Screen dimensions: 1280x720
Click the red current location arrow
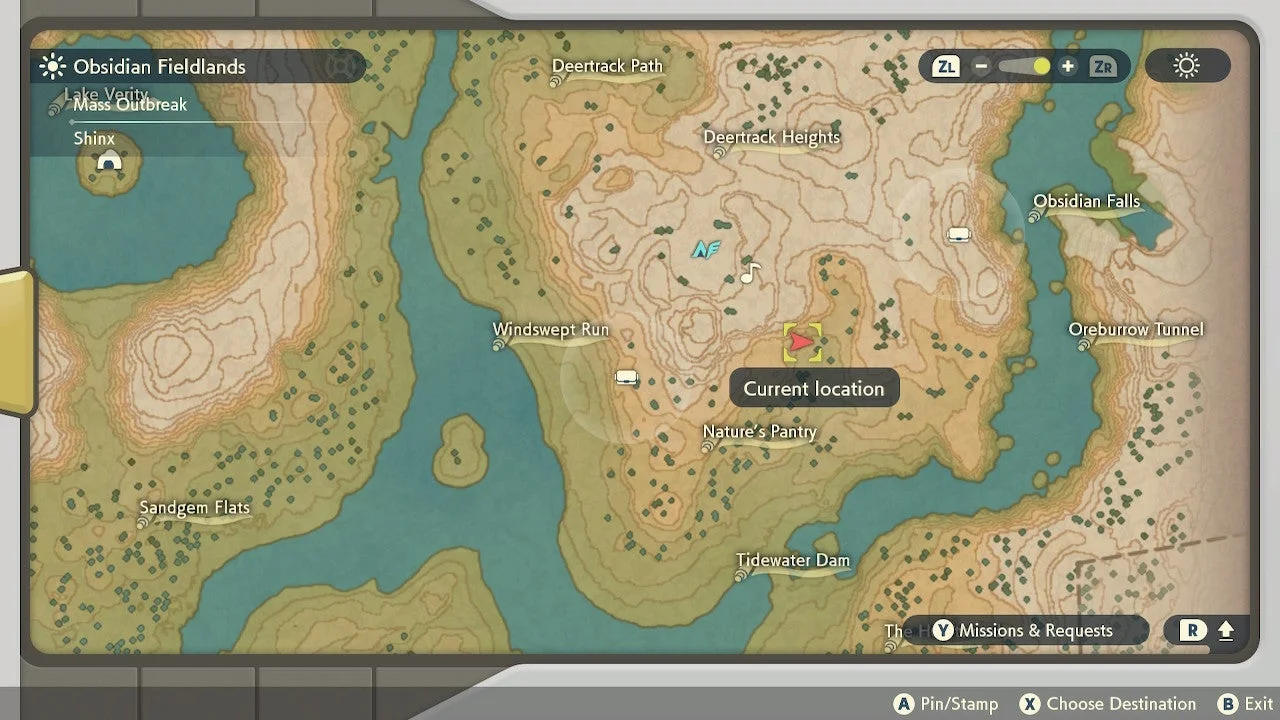pos(802,342)
